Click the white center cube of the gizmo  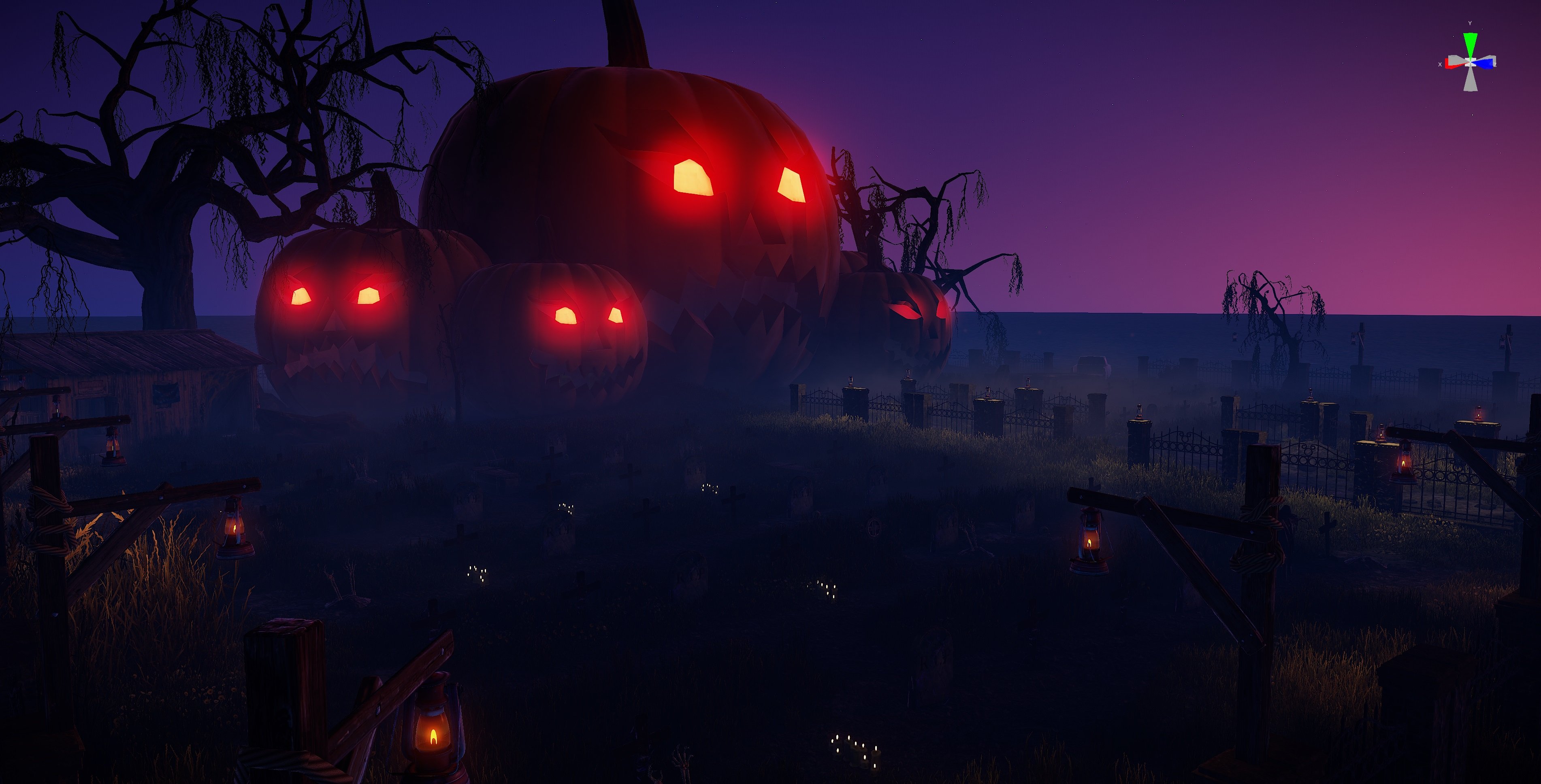click(x=1471, y=62)
